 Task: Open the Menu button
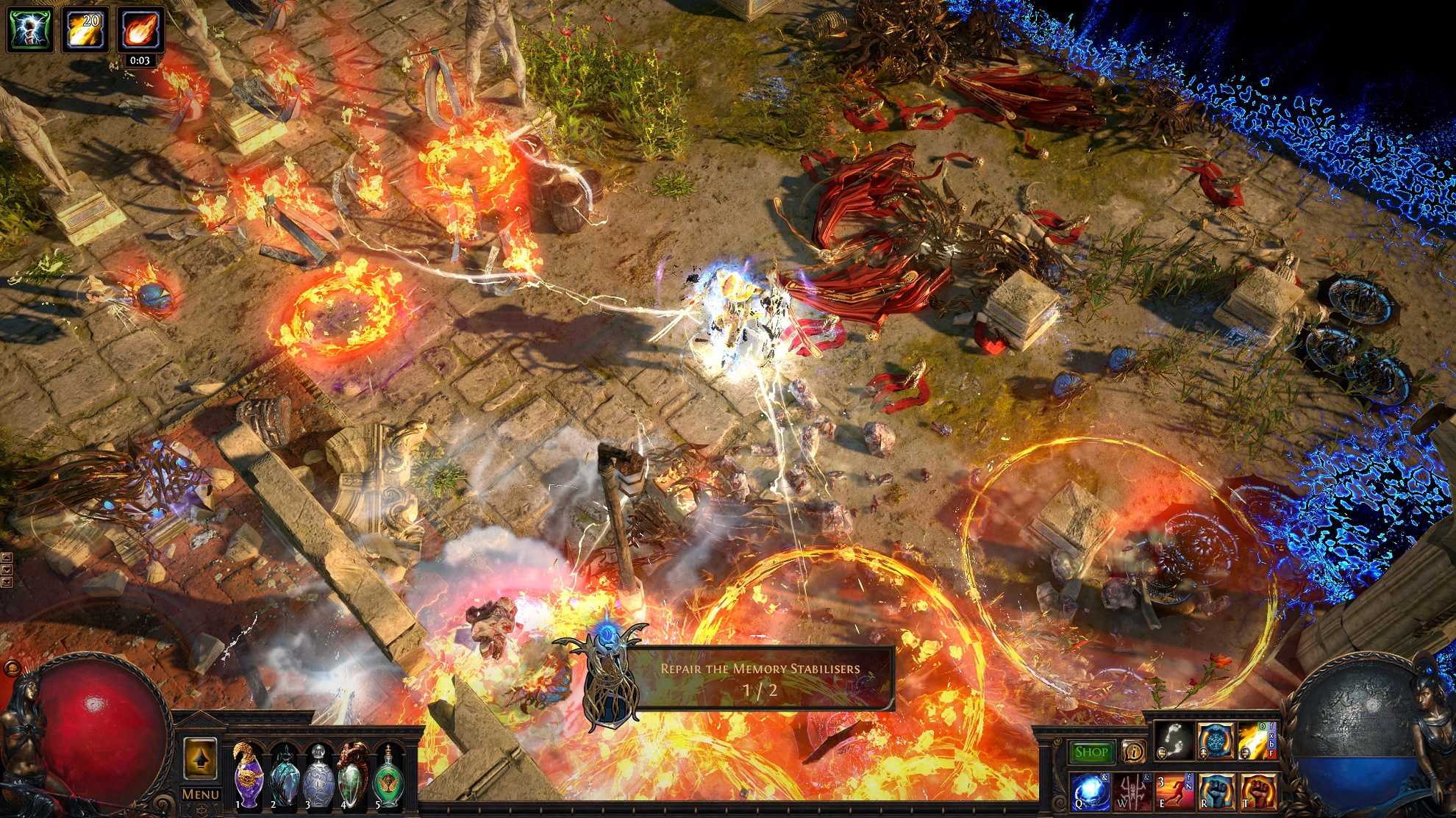(200, 794)
